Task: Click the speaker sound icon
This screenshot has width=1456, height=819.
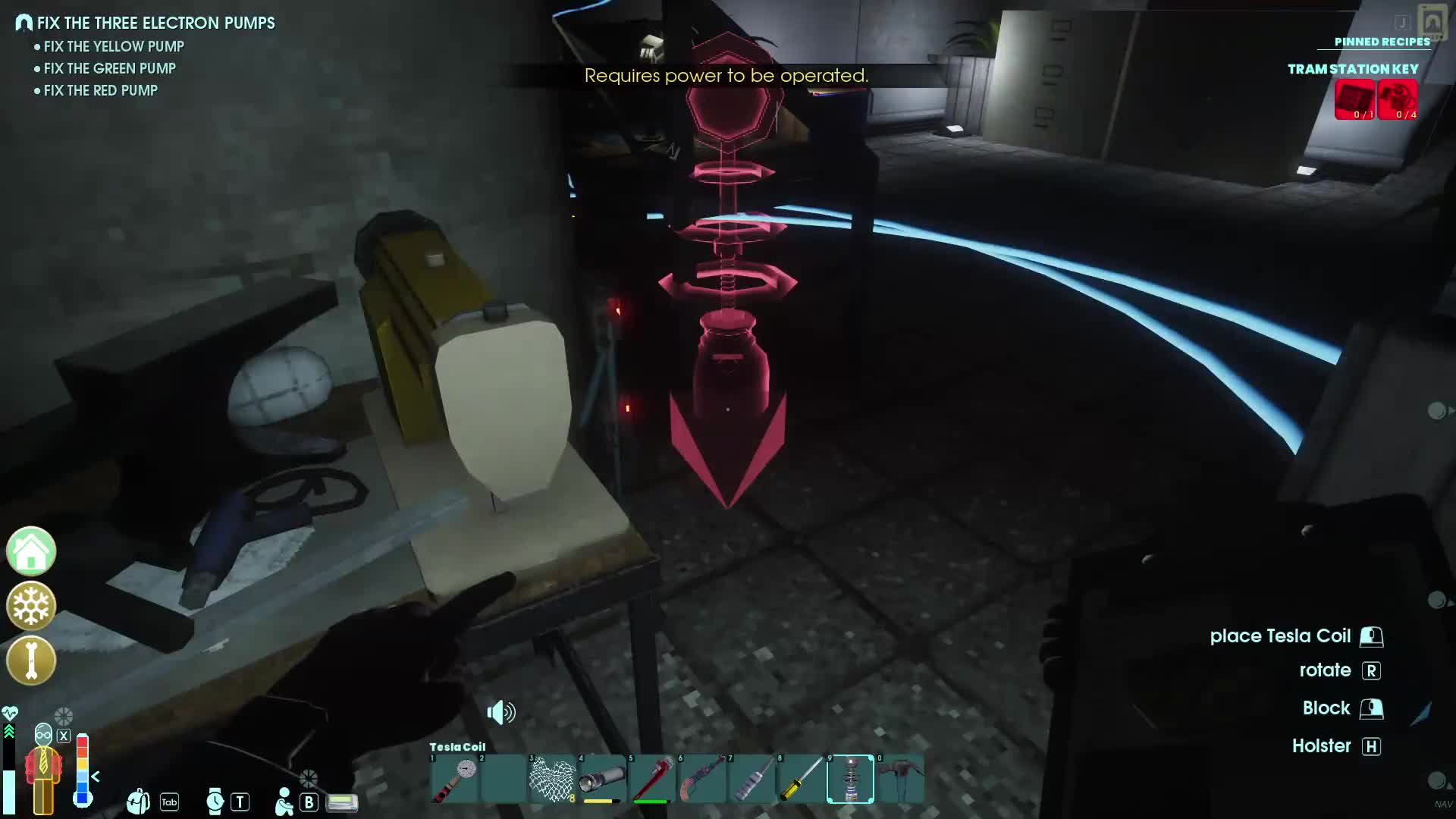Action: point(500,713)
